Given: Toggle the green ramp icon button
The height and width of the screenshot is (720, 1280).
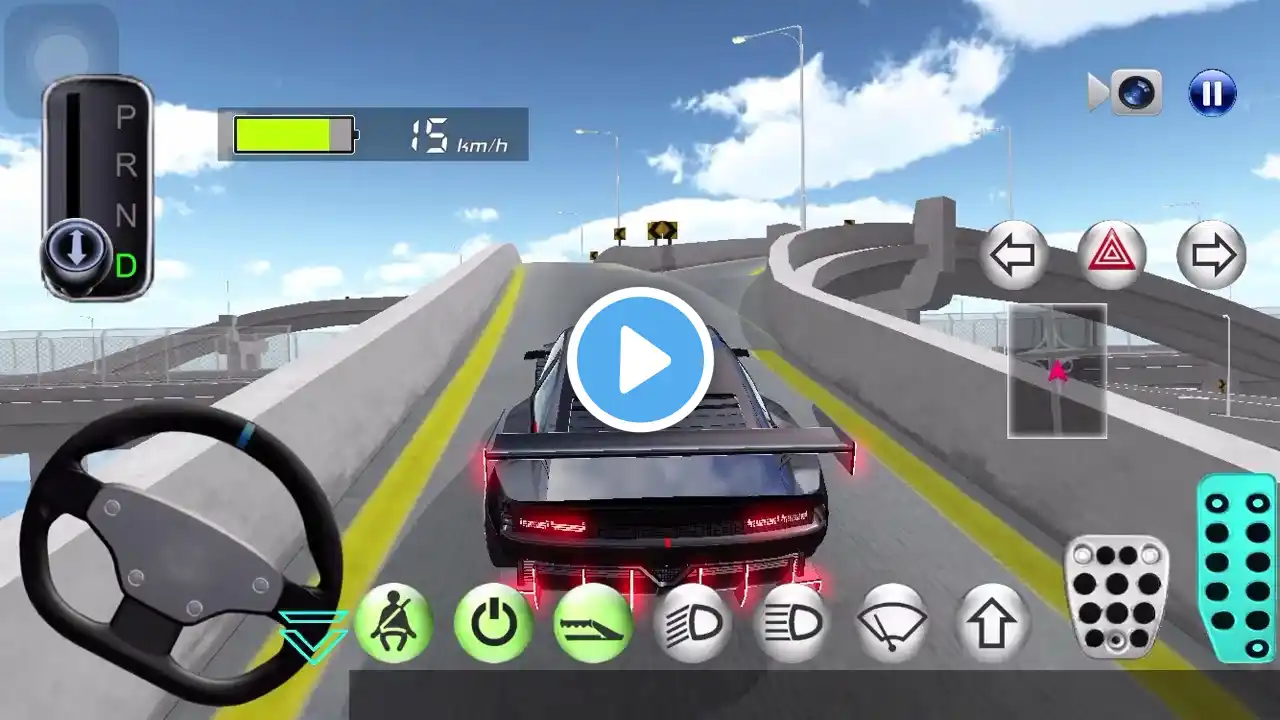Looking at the screenshot, I should 592,624.
